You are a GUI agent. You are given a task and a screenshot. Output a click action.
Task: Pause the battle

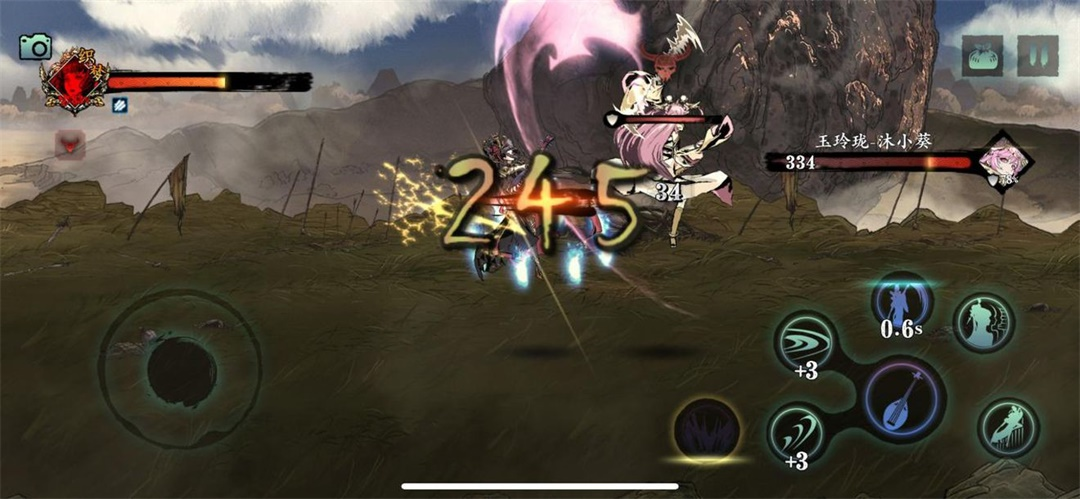1037,56
